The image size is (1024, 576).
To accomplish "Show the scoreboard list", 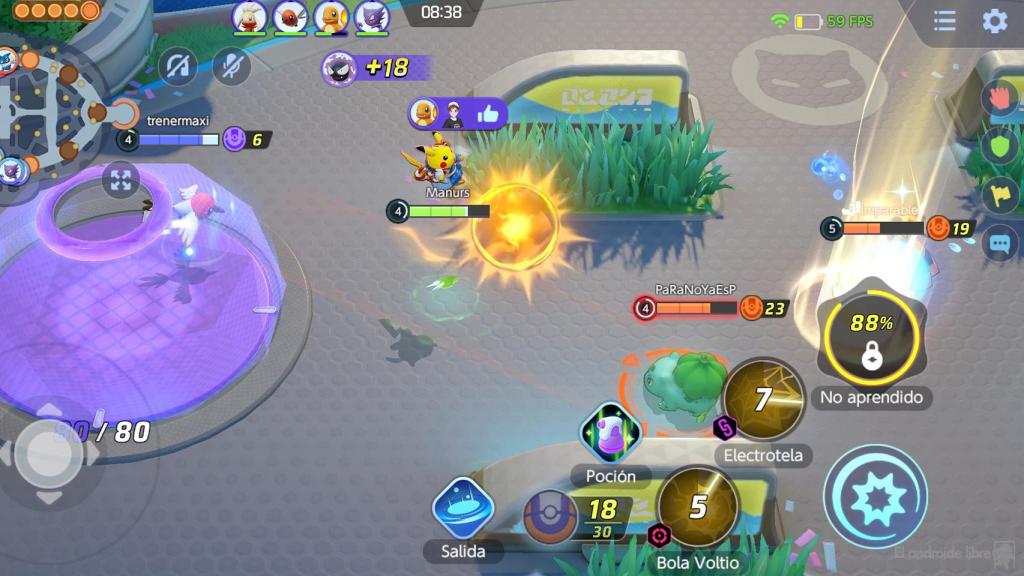I will (944, 21).
